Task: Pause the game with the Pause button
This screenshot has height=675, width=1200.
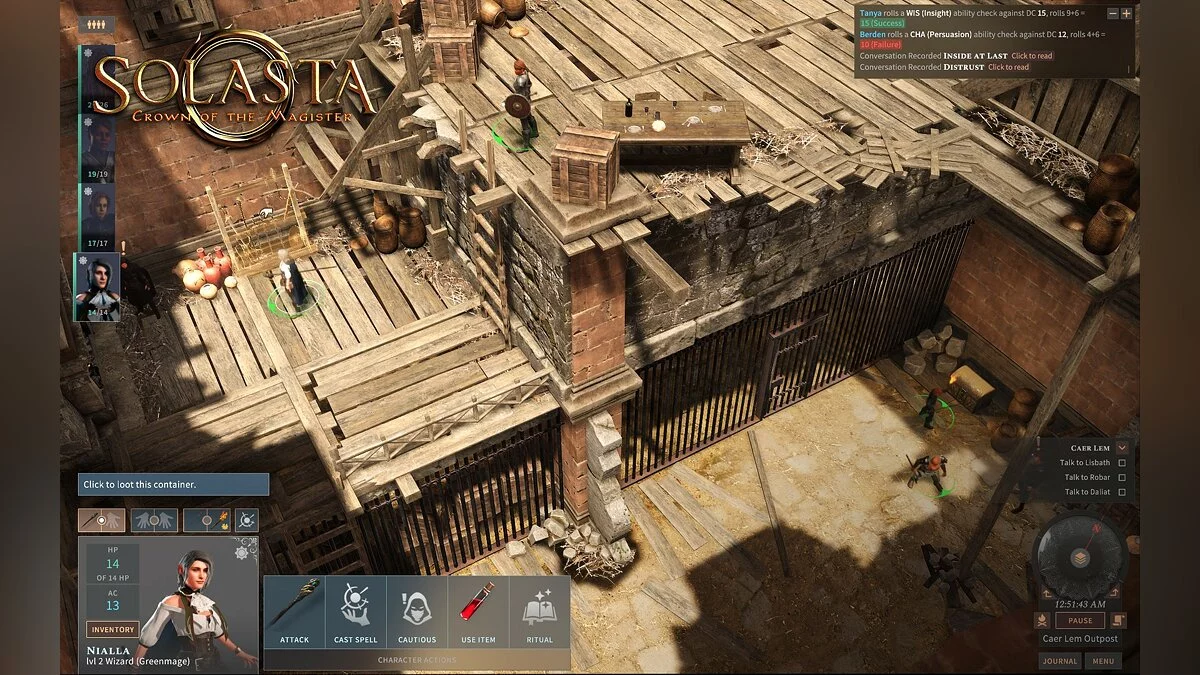Action: tap(1080, 620)
